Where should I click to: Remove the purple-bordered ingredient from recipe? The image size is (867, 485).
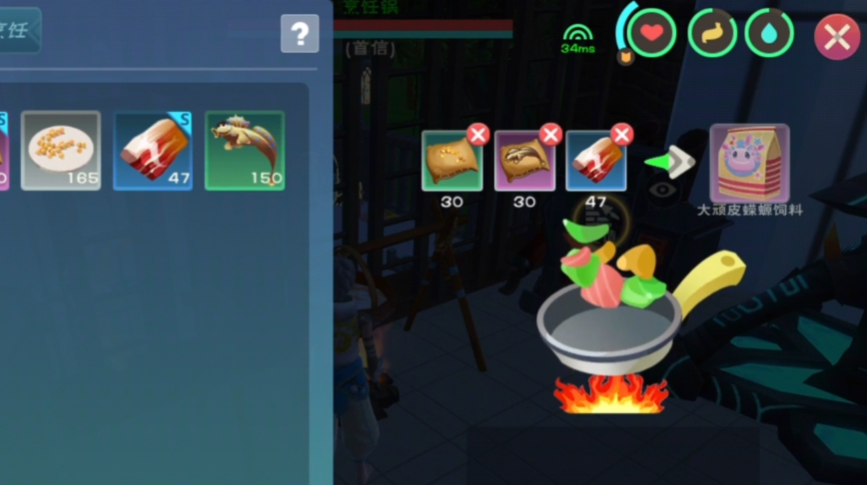[550, 135]
